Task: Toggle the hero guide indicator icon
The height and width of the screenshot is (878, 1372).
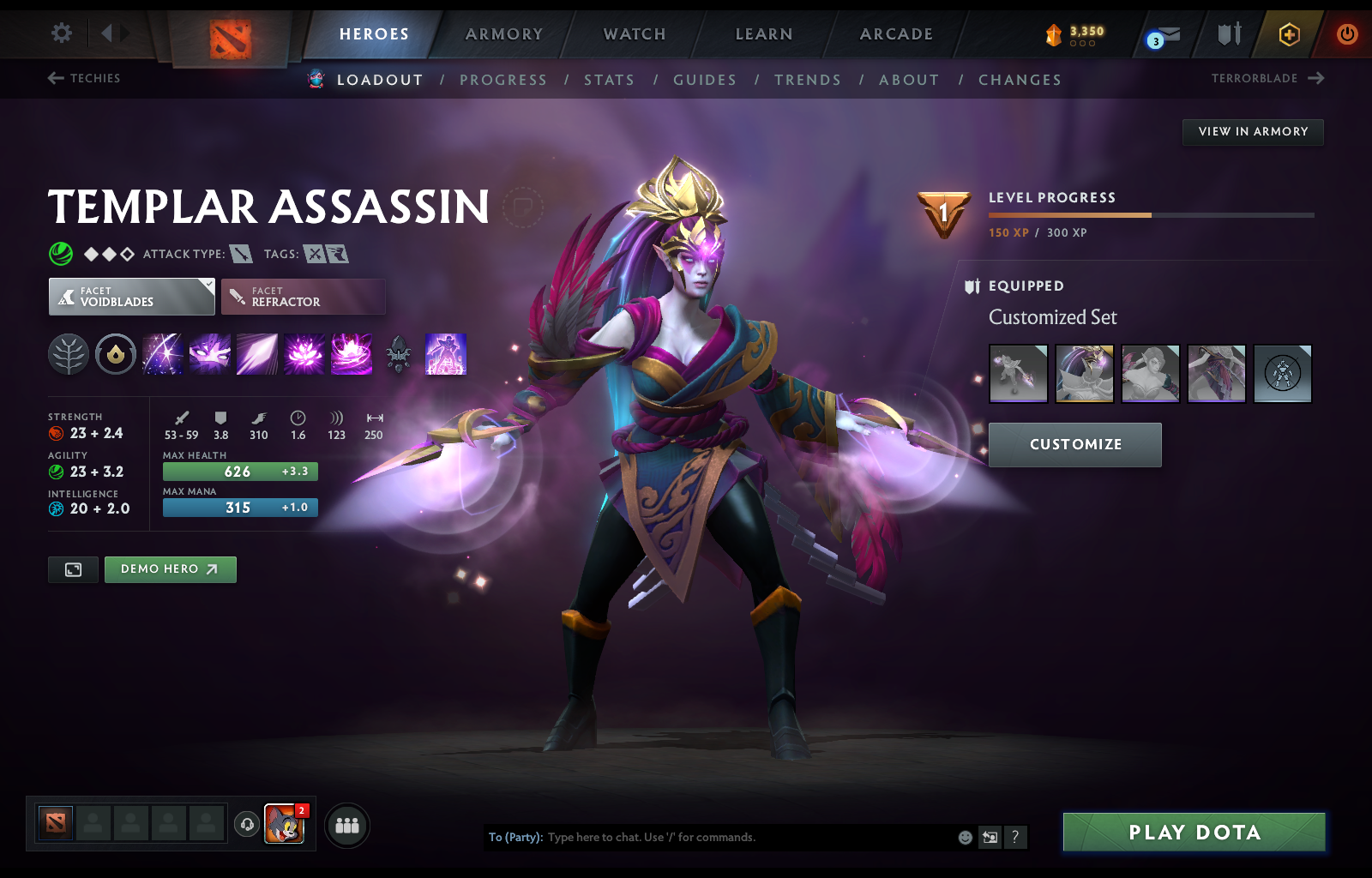Action: click(x=525, y=207)
